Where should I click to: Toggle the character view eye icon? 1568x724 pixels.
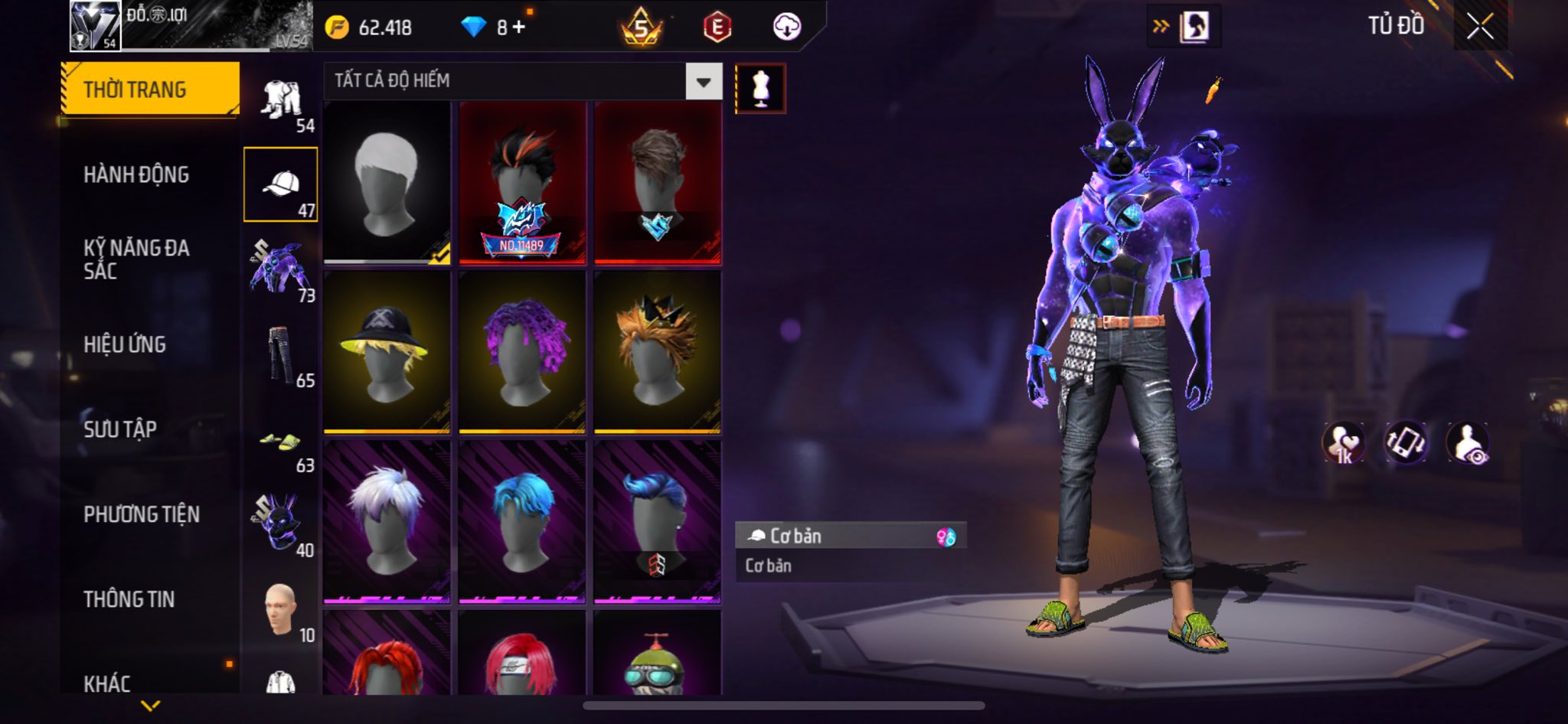[x=1468, y=443]
